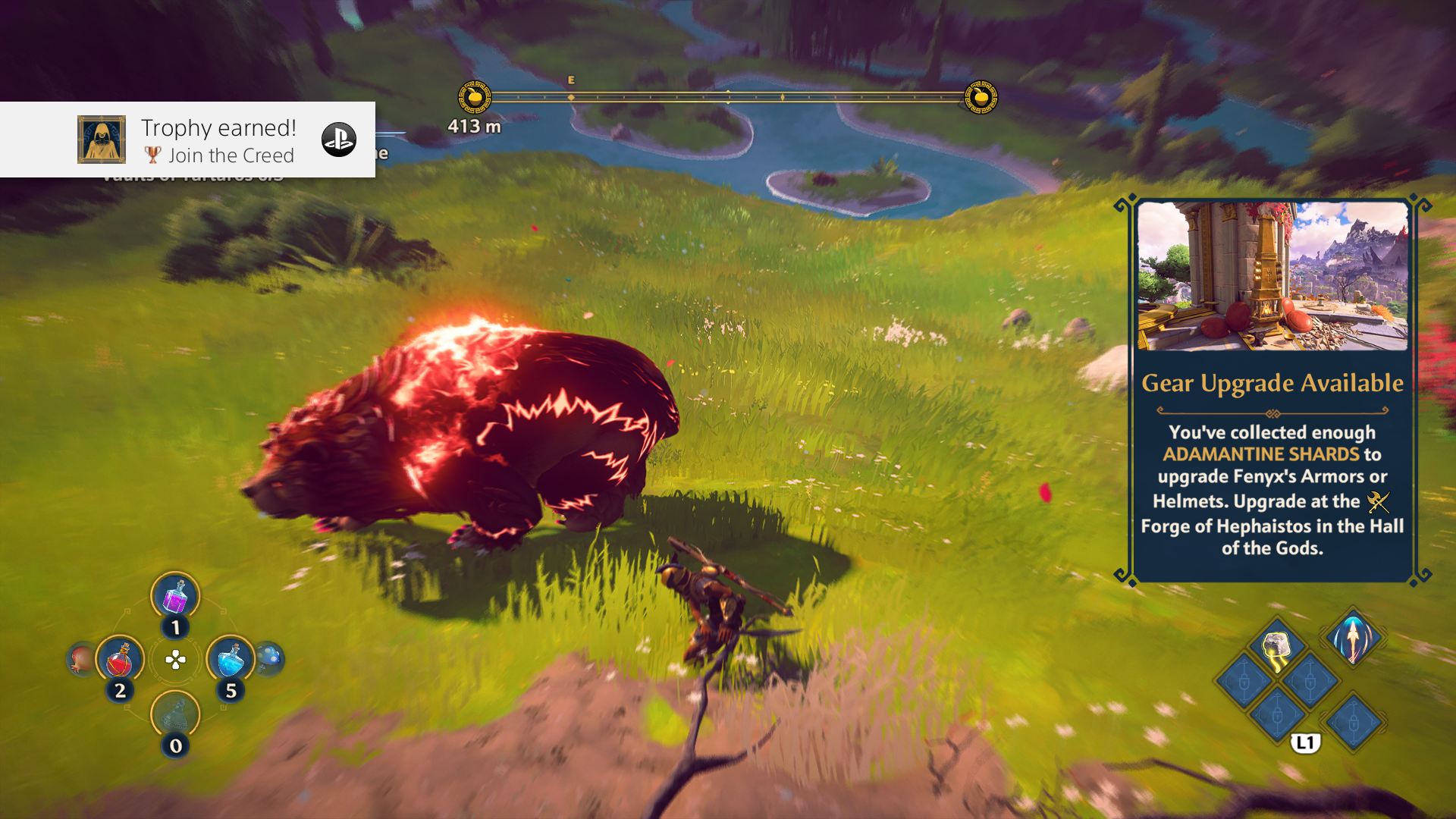Select the blue stamina potion
1456x819 pixels.
click(x=231, y=660)
